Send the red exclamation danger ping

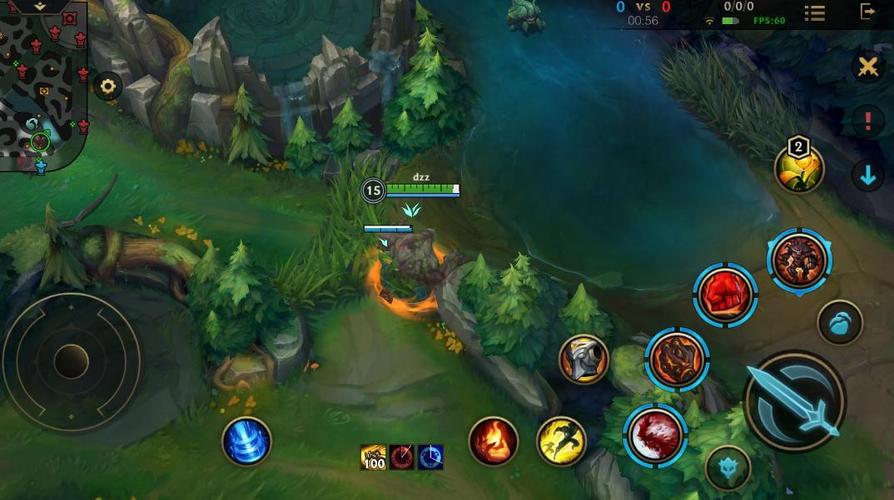(x=866, y=121)
